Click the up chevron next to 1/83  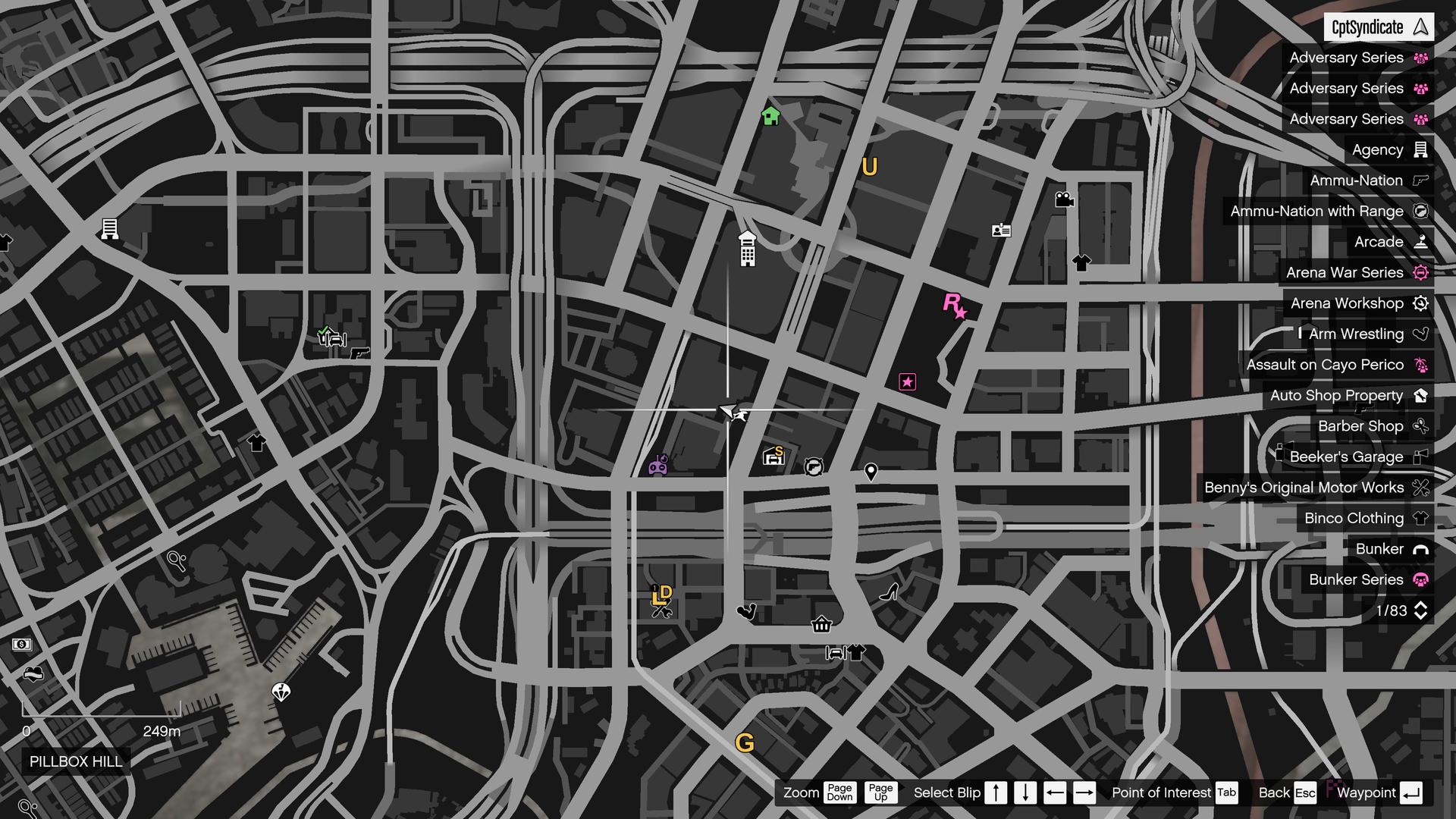pyautogui.click(x=1420, y=605)
